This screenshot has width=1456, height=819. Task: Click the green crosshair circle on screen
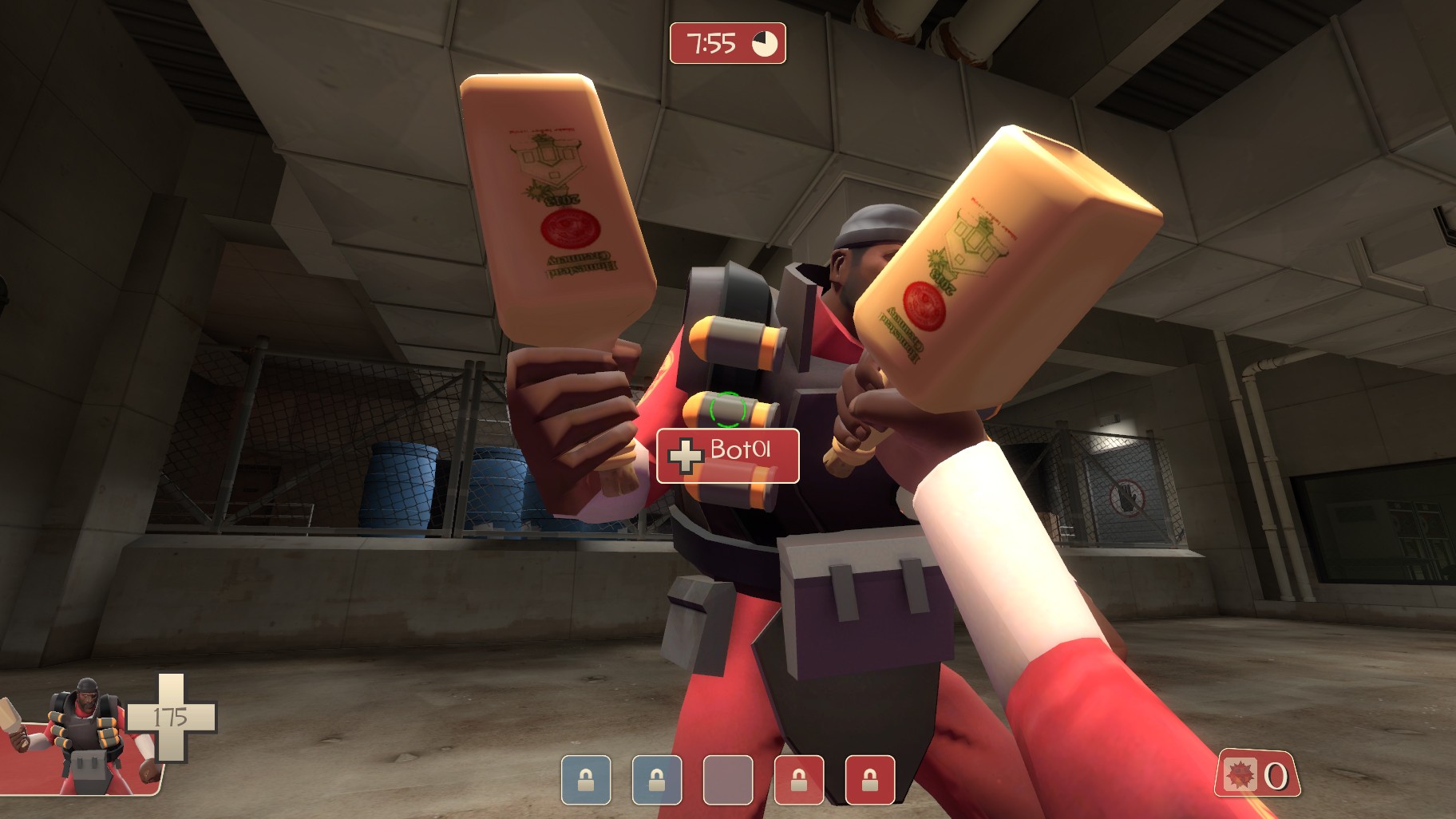728,409
